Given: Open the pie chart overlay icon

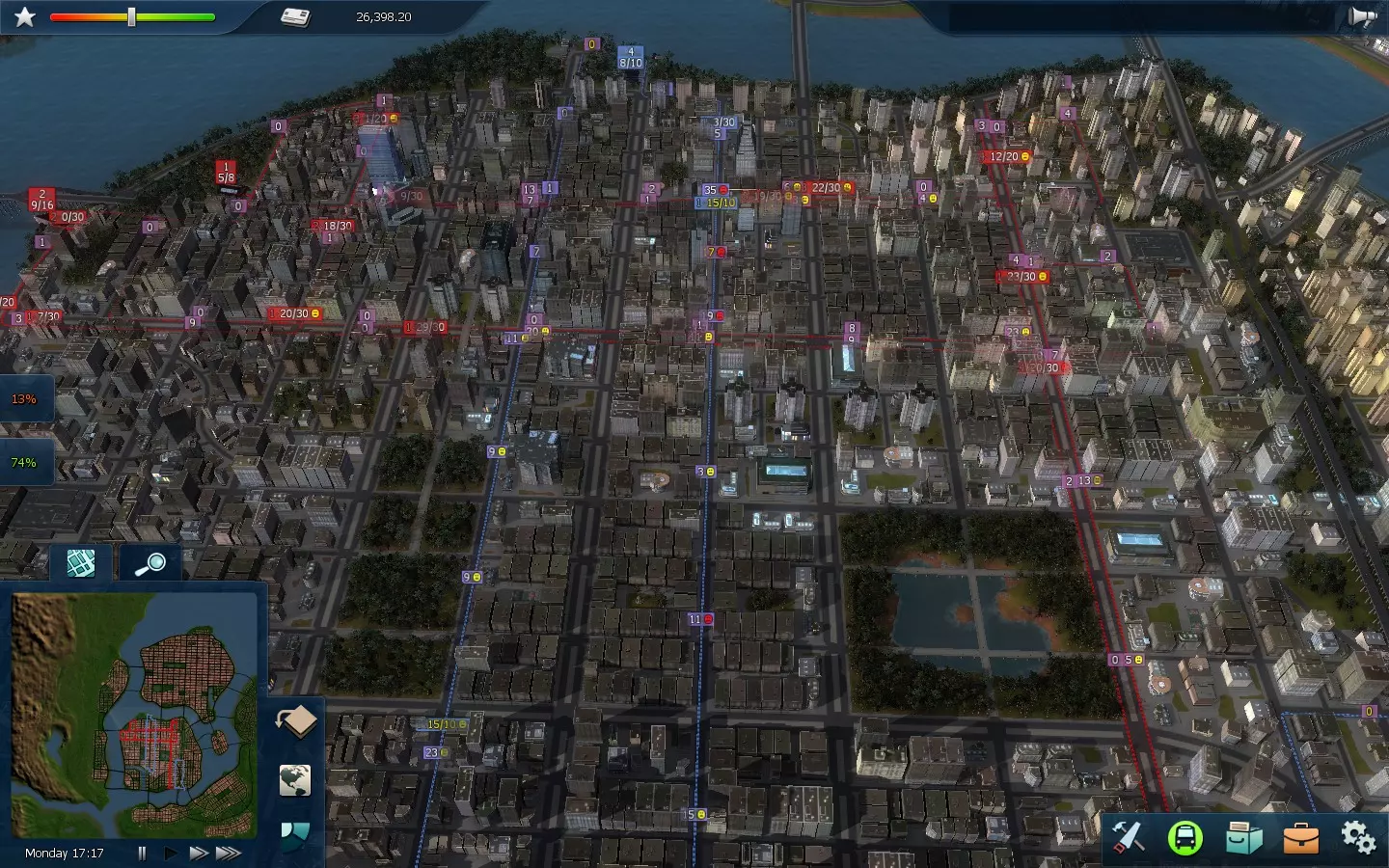Looking at the screenshot, I should coord(294,833).
